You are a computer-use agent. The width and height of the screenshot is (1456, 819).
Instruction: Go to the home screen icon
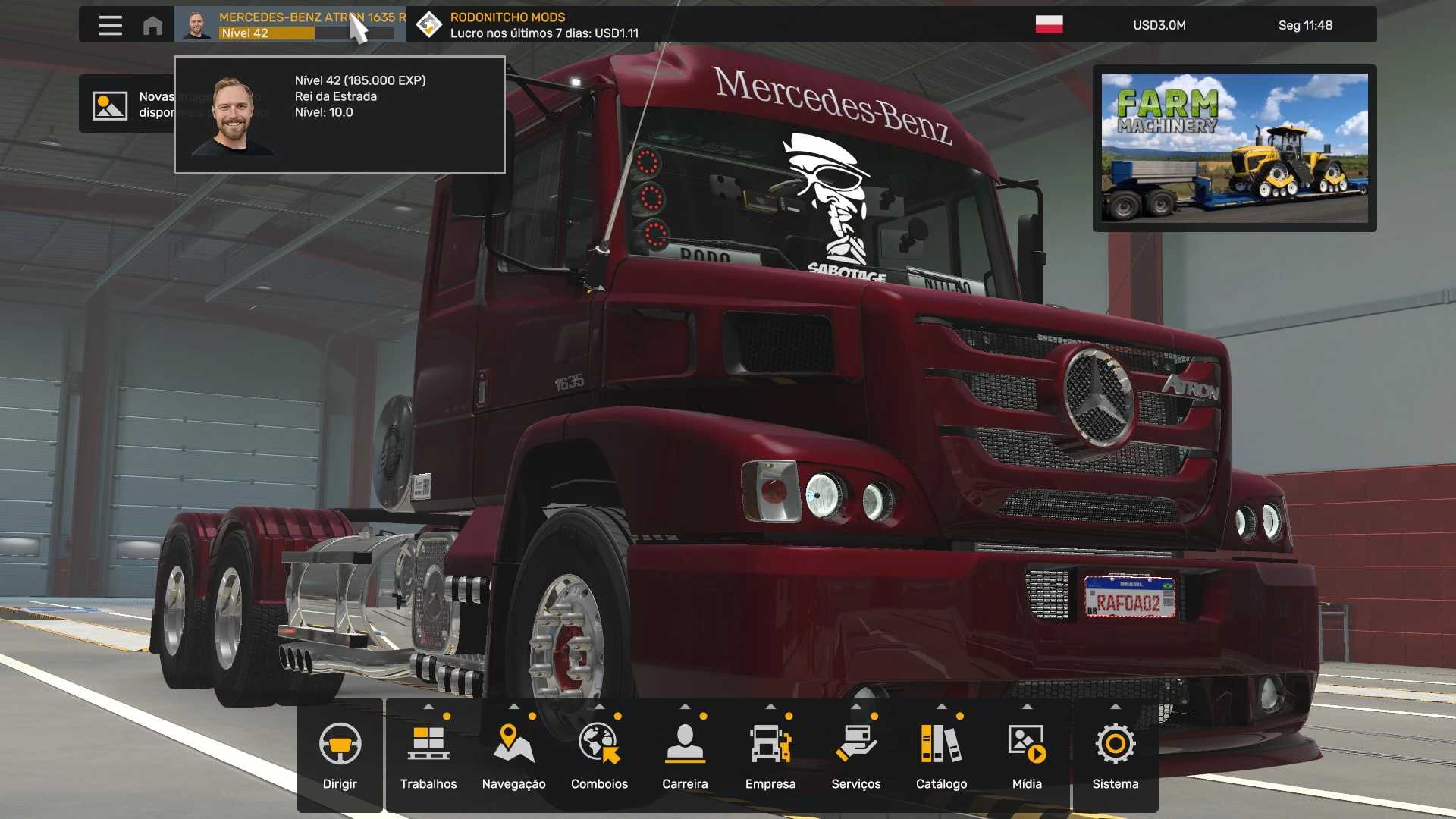point(152,25)
